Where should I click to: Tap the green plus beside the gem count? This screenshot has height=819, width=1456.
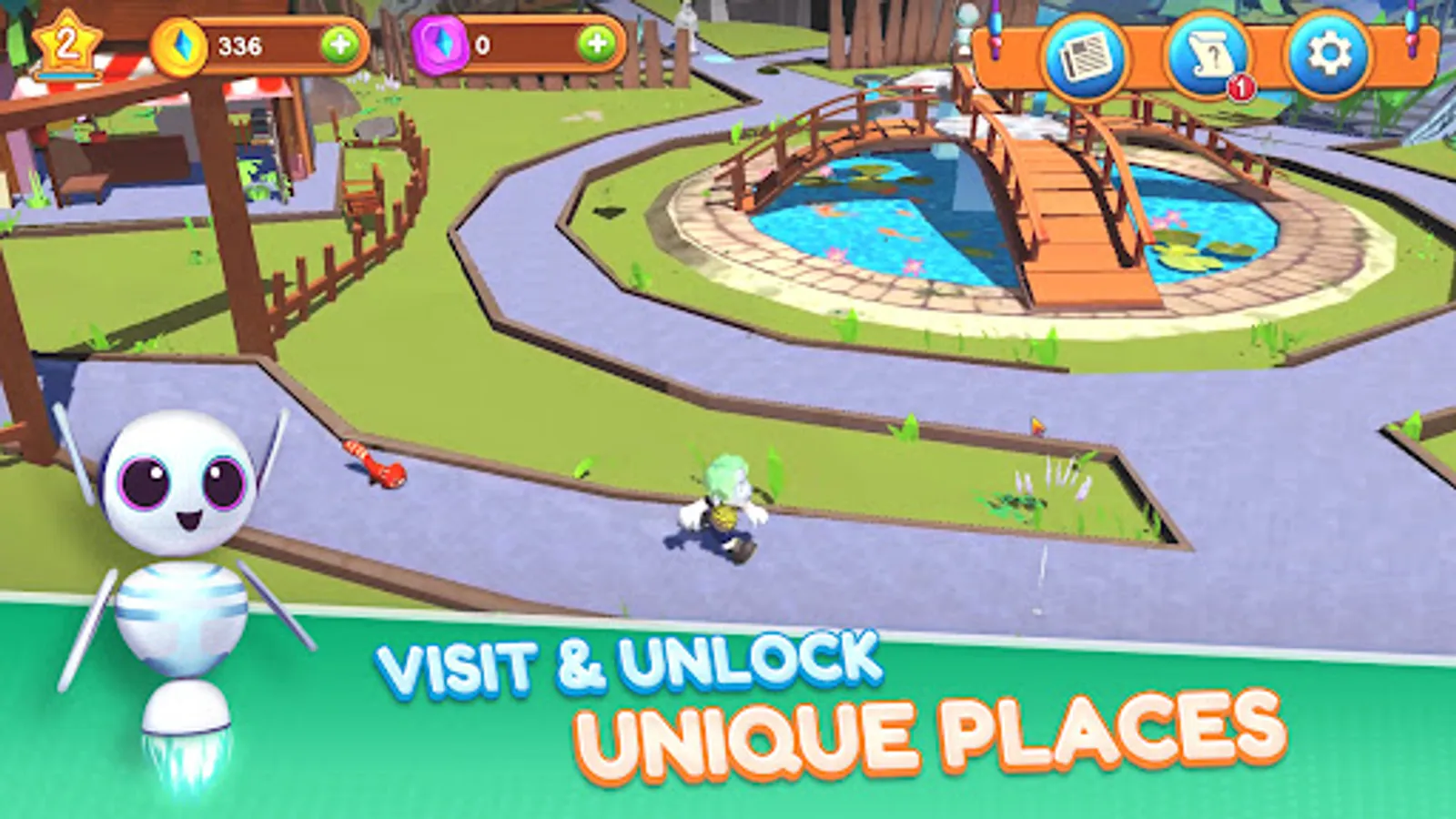pos(596,41)
